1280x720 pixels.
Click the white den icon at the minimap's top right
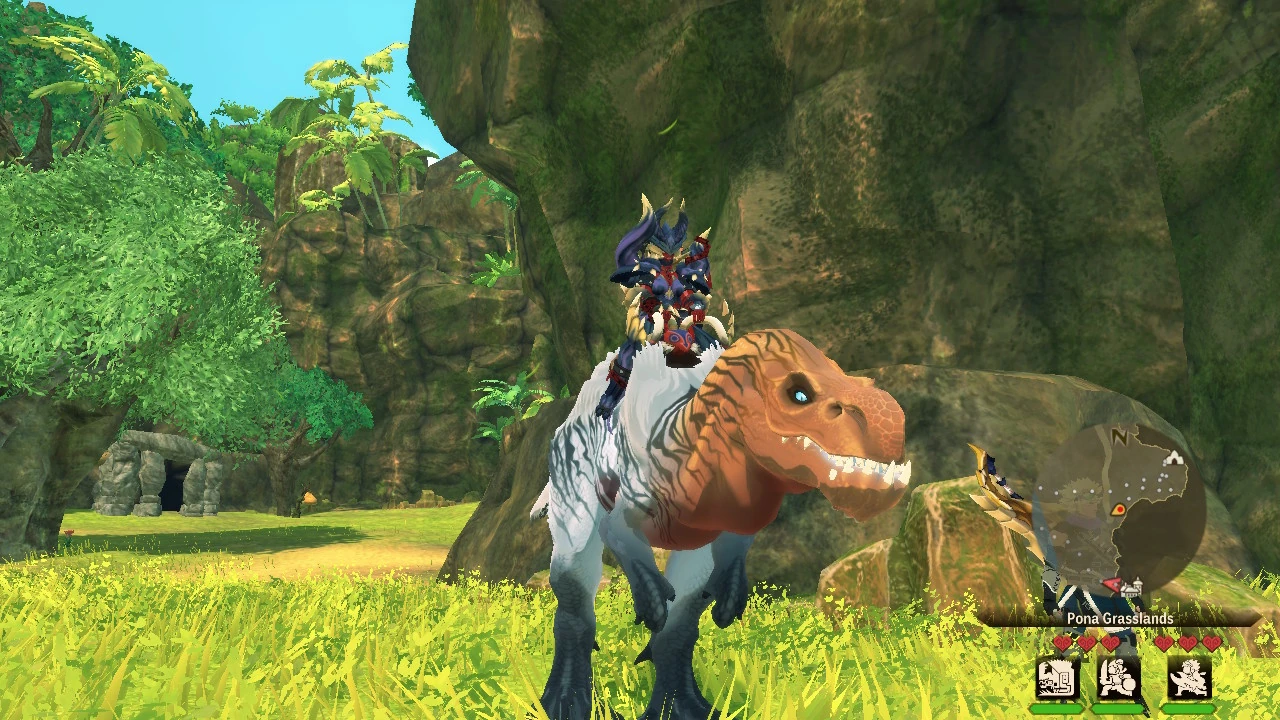coord(1173,458)
